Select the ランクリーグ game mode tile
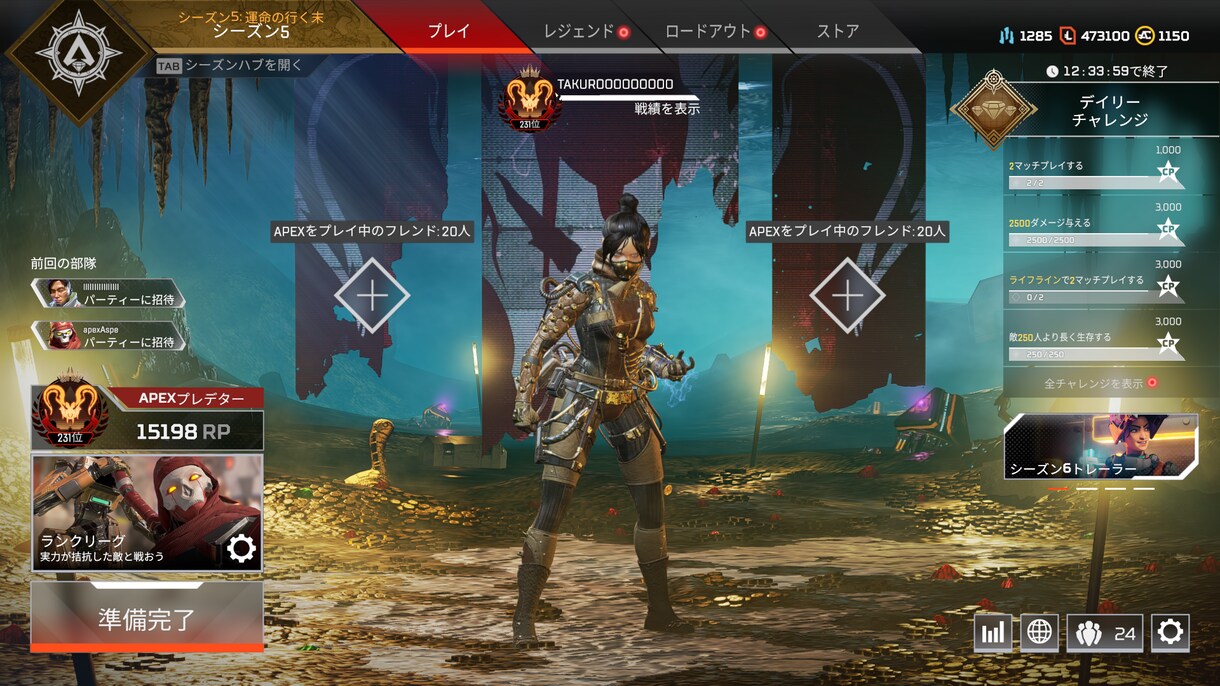The height and width of the screenshot is (686, 1220). click(x=147, y=513)
